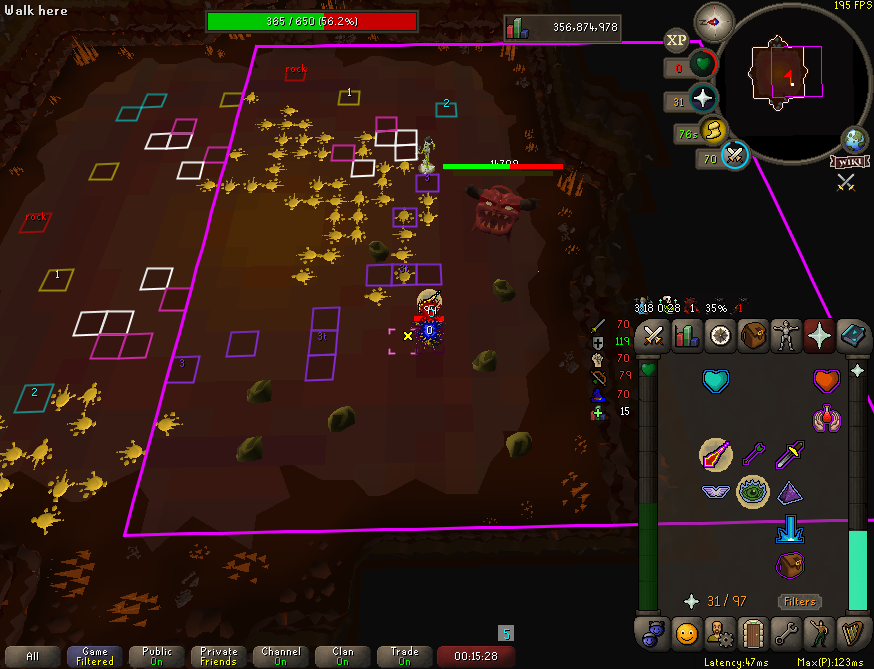Click the compass to face north
Image resolution: width=874 pixels, height=669 pixels.
click(714, 22)
